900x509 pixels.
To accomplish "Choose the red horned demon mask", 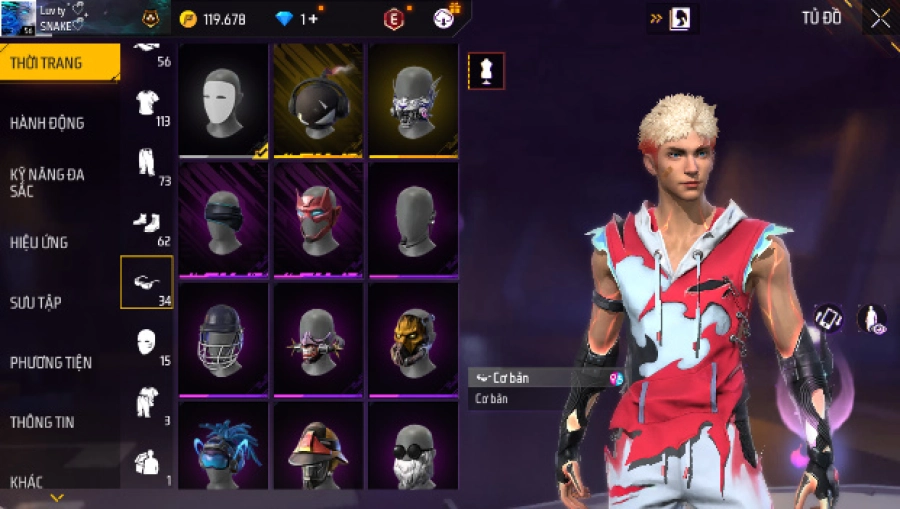I will [x=318, y=219].
